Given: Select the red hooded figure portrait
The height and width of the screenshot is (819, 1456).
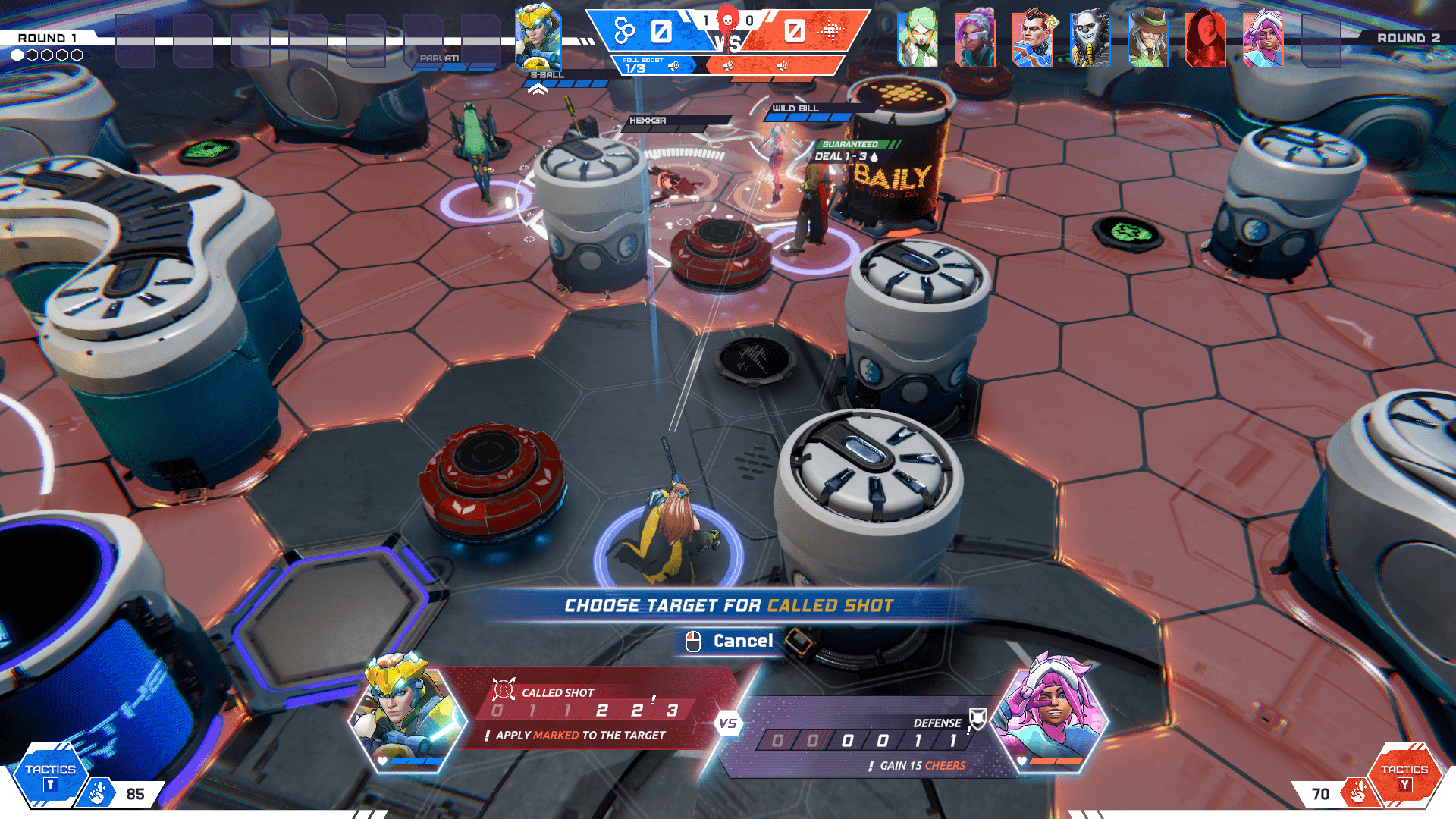Looking at the screenshot, I should pyautogui.click(x=1205, y=38).
